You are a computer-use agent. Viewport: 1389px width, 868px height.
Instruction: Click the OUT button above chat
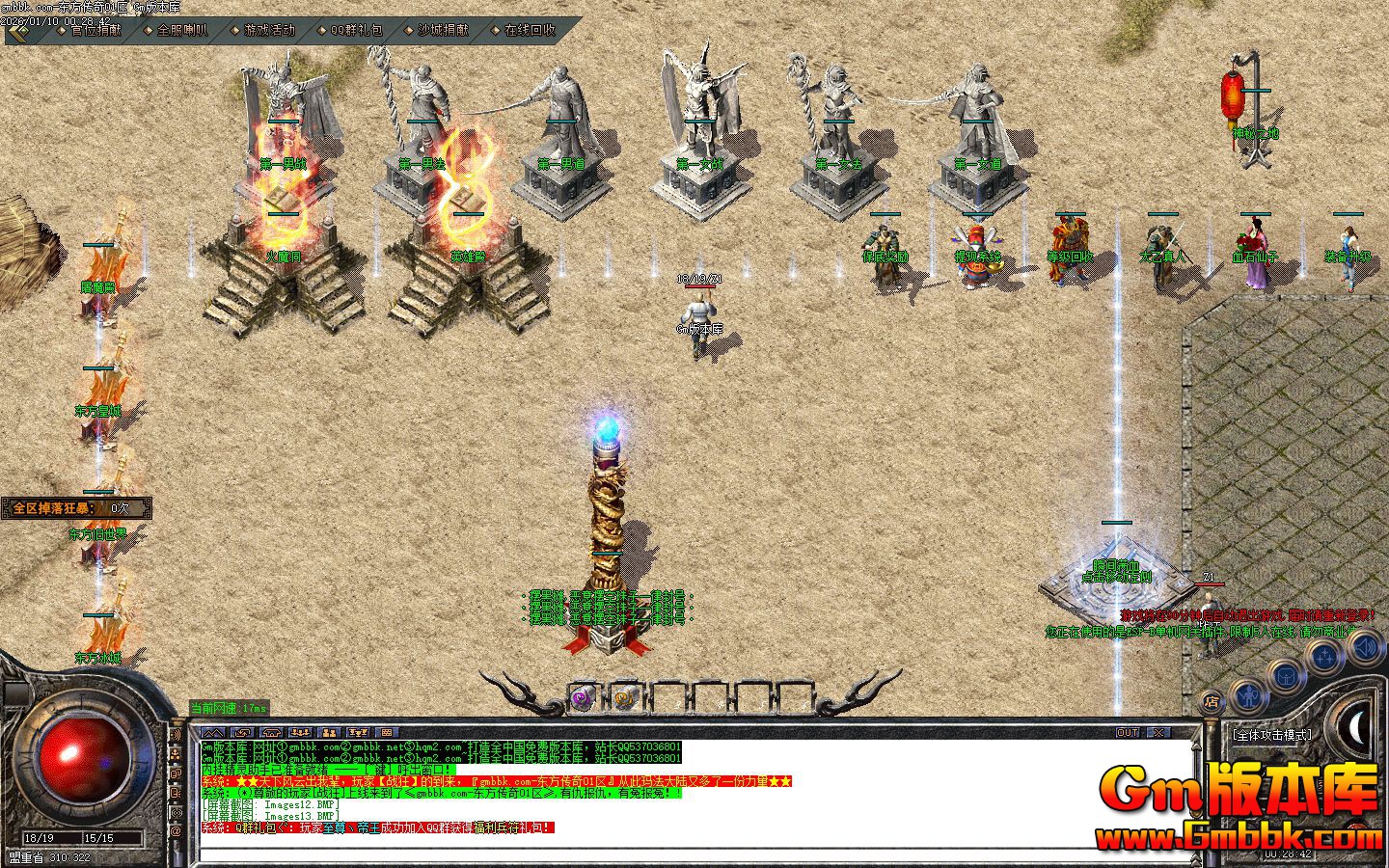(1128, 733)
